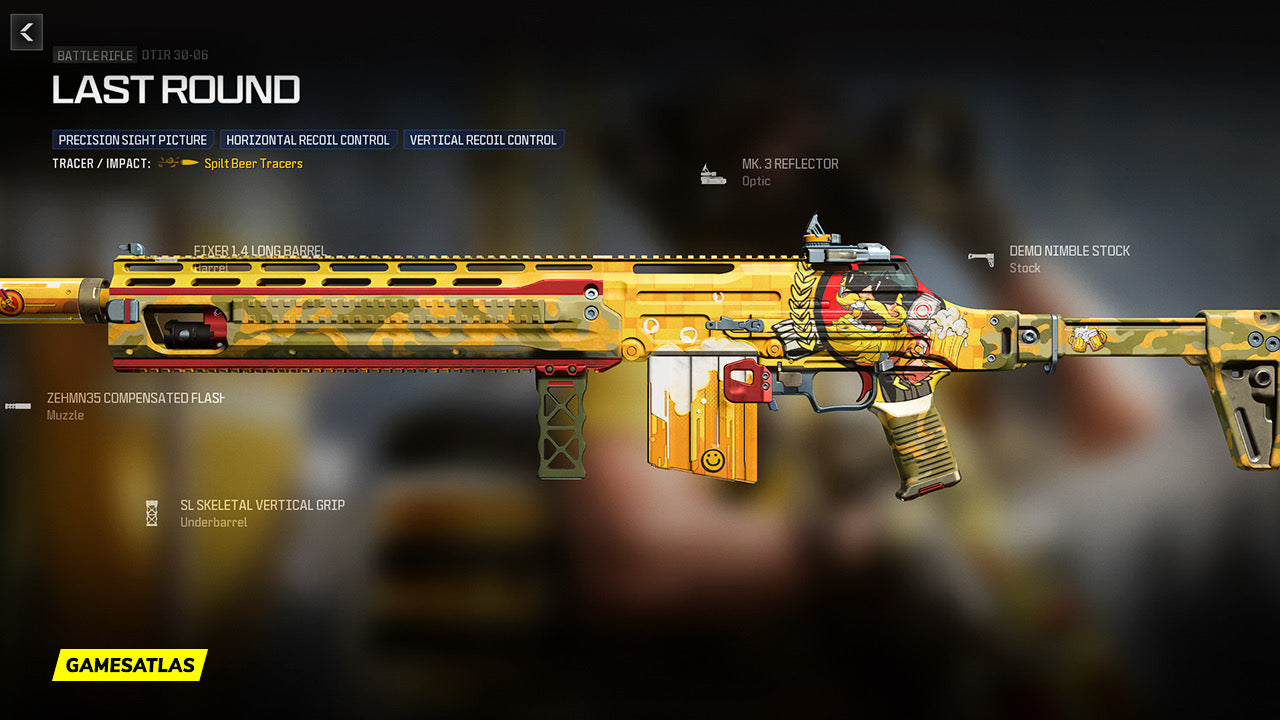Open the Demo Nimble Stock attachment

(x=1068, y=251)
